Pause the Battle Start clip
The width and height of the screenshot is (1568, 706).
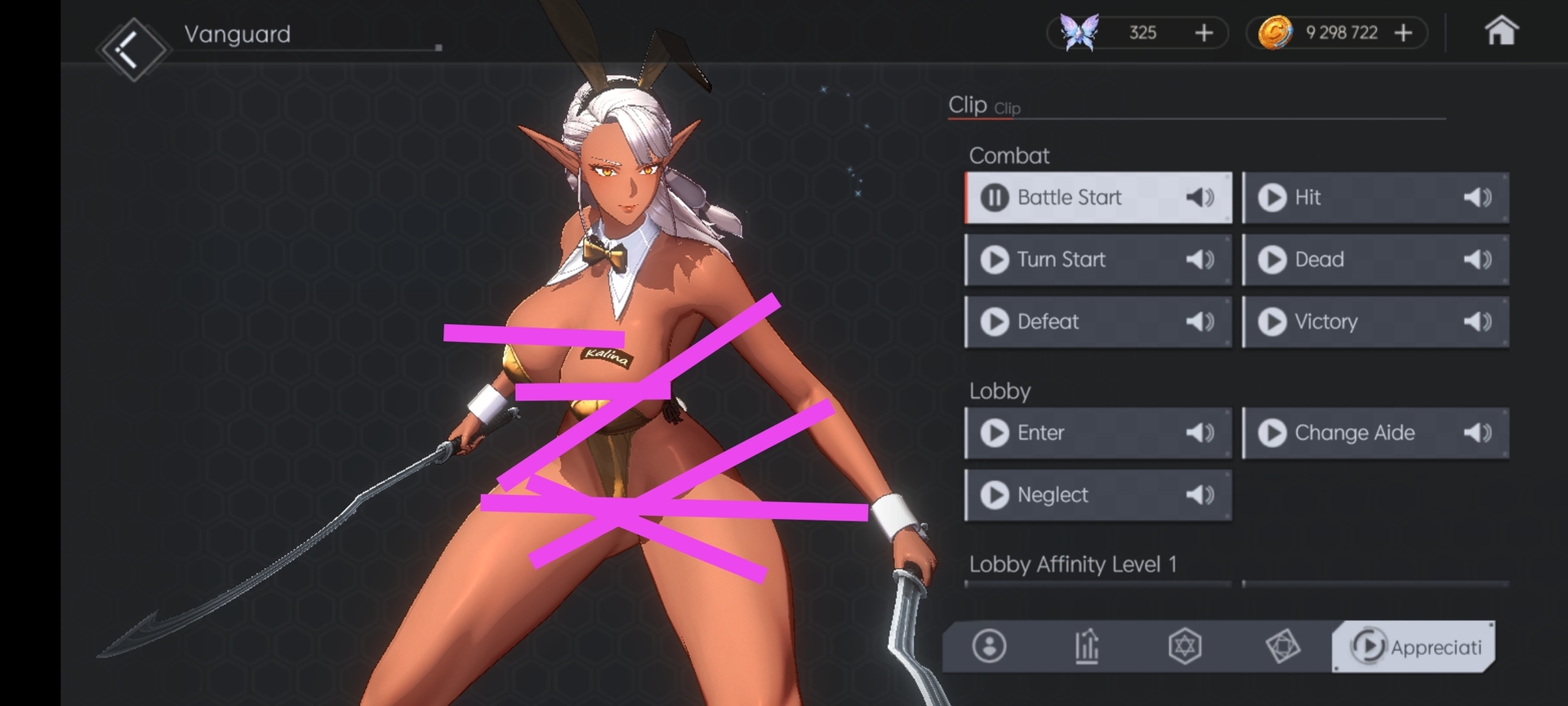pyautogui.click(x=994, y=198)
